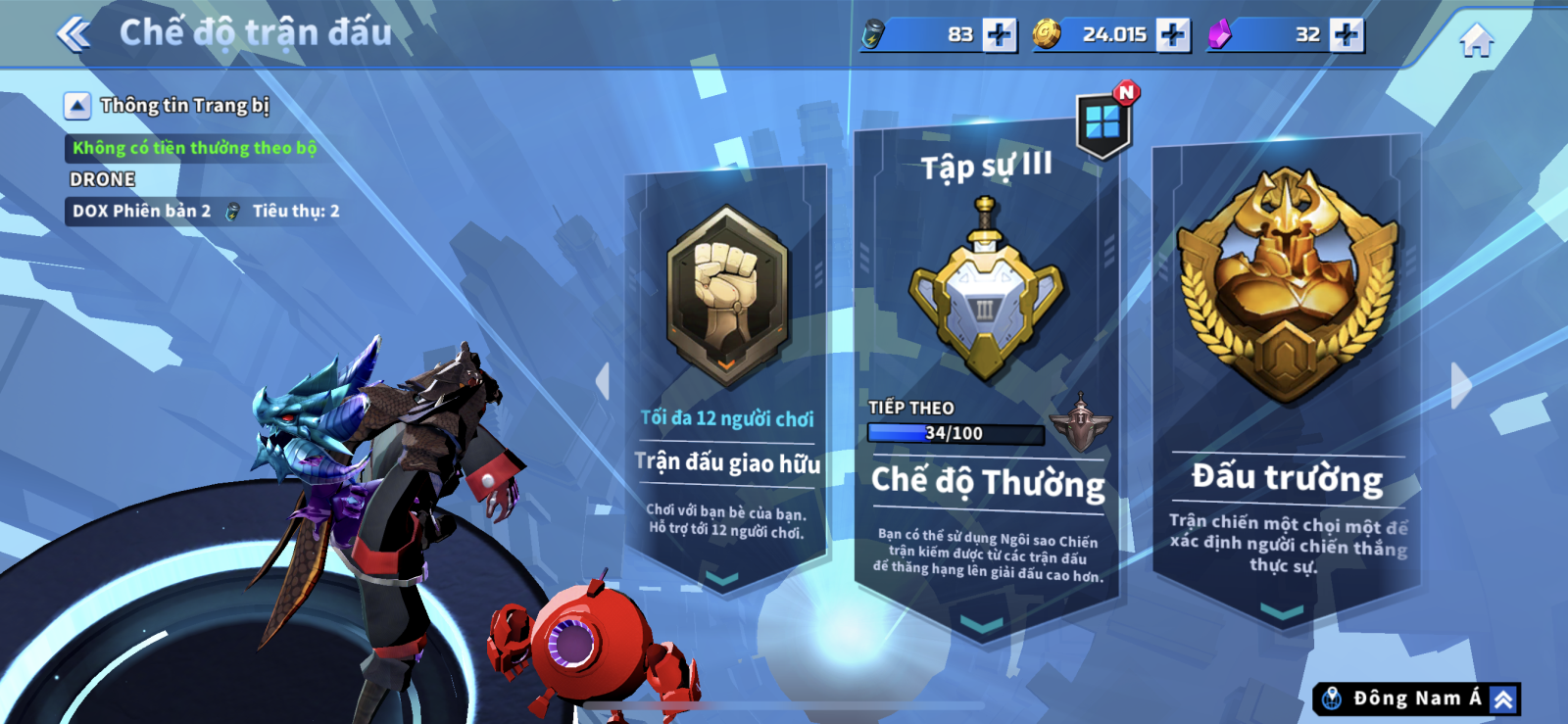Return to the home screen
Image resolution: width=1568 pixels, height=724 pixels.
tap(1476, 40)
